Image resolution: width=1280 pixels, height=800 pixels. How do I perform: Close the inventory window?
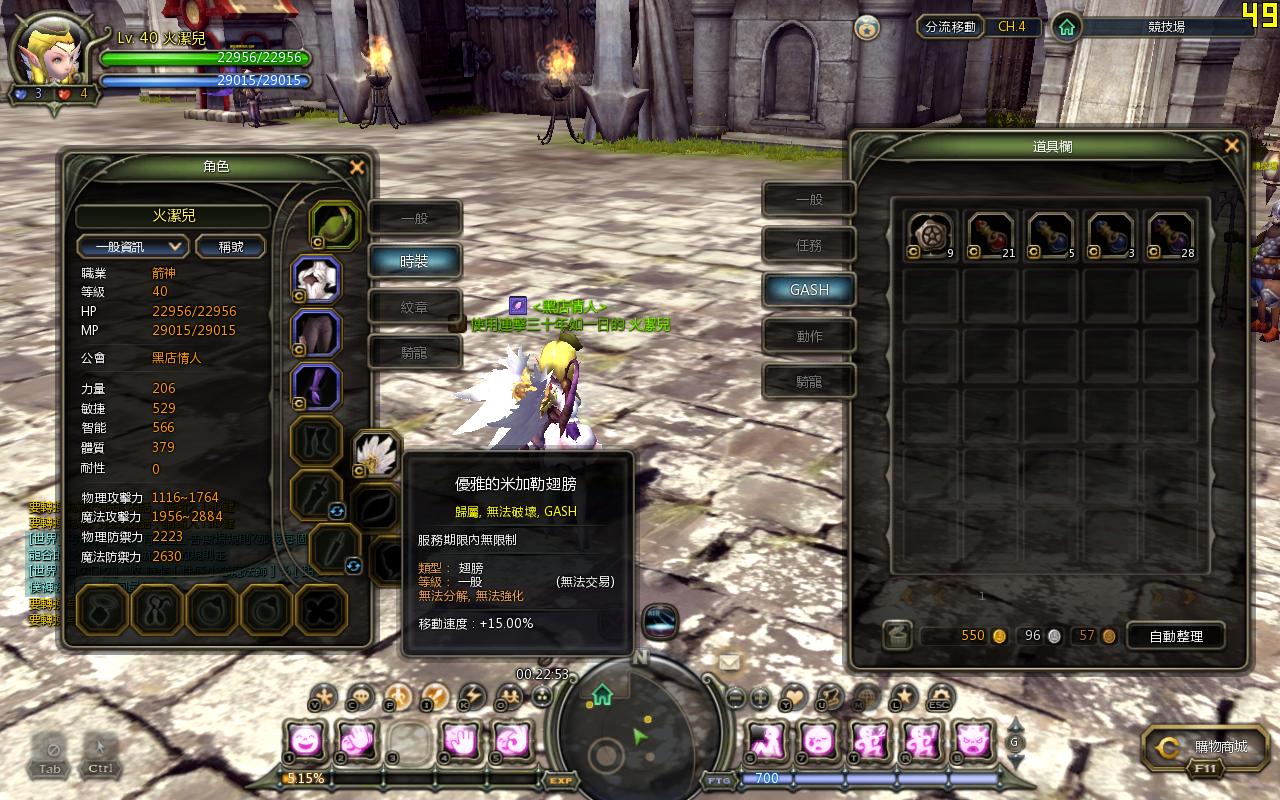point(1231,146)
